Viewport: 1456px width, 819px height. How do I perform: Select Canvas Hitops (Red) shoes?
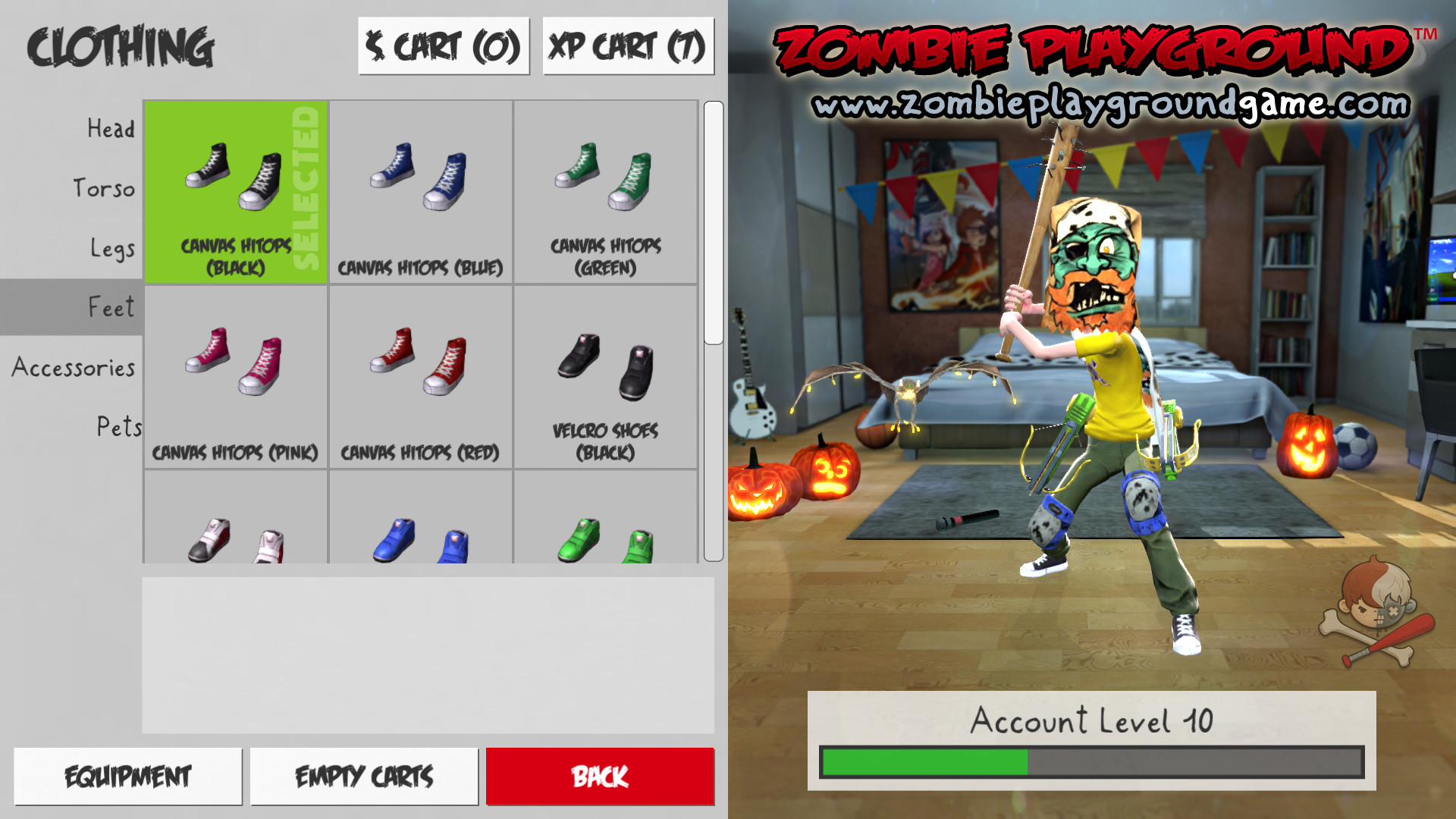pyautogui.click(x=421, y=375)
